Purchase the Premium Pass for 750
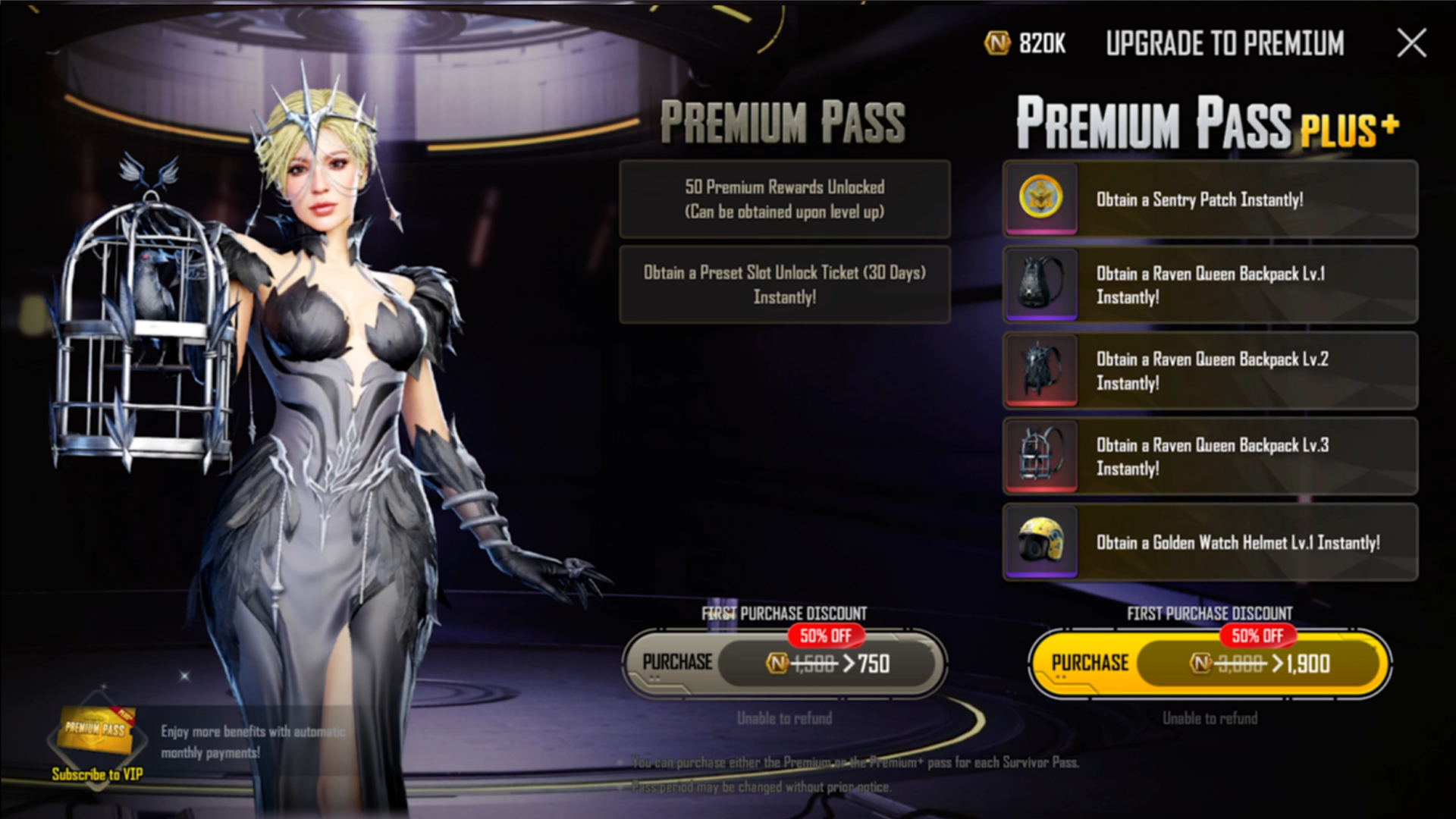This screenshot has width=1456, height=819. tap(784, 664)
